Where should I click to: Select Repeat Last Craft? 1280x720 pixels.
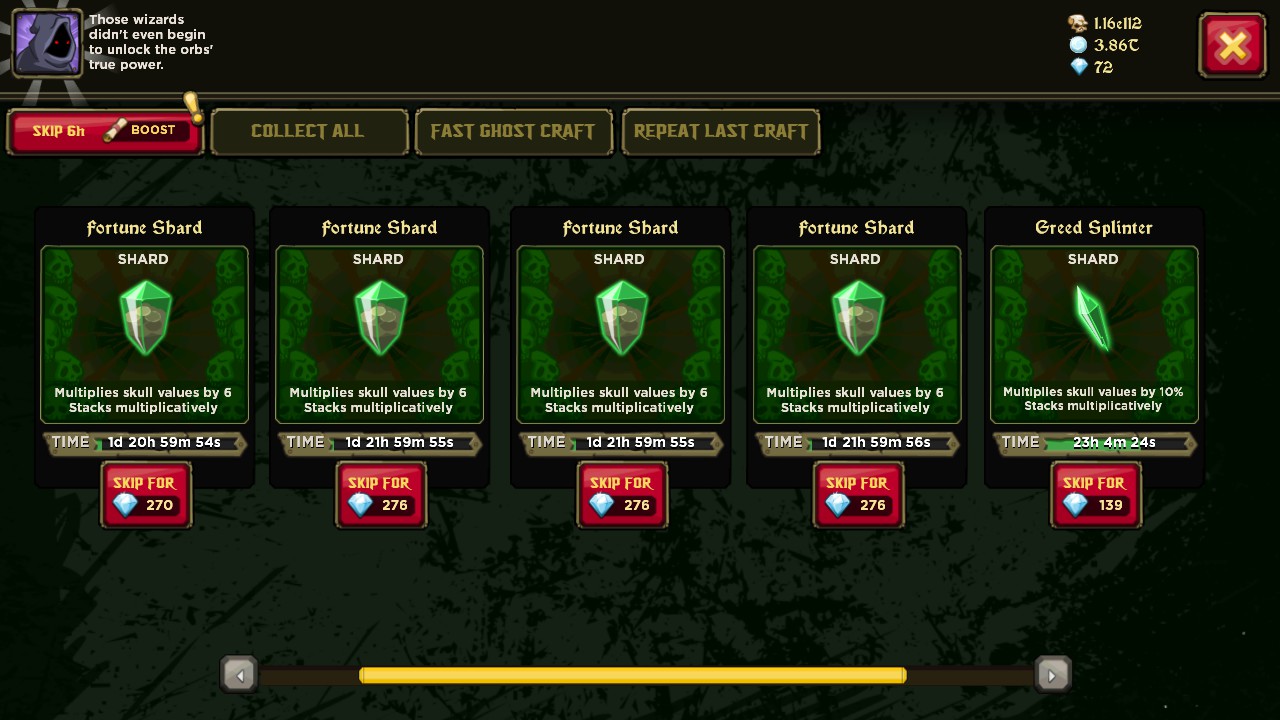tap(720, 131)
